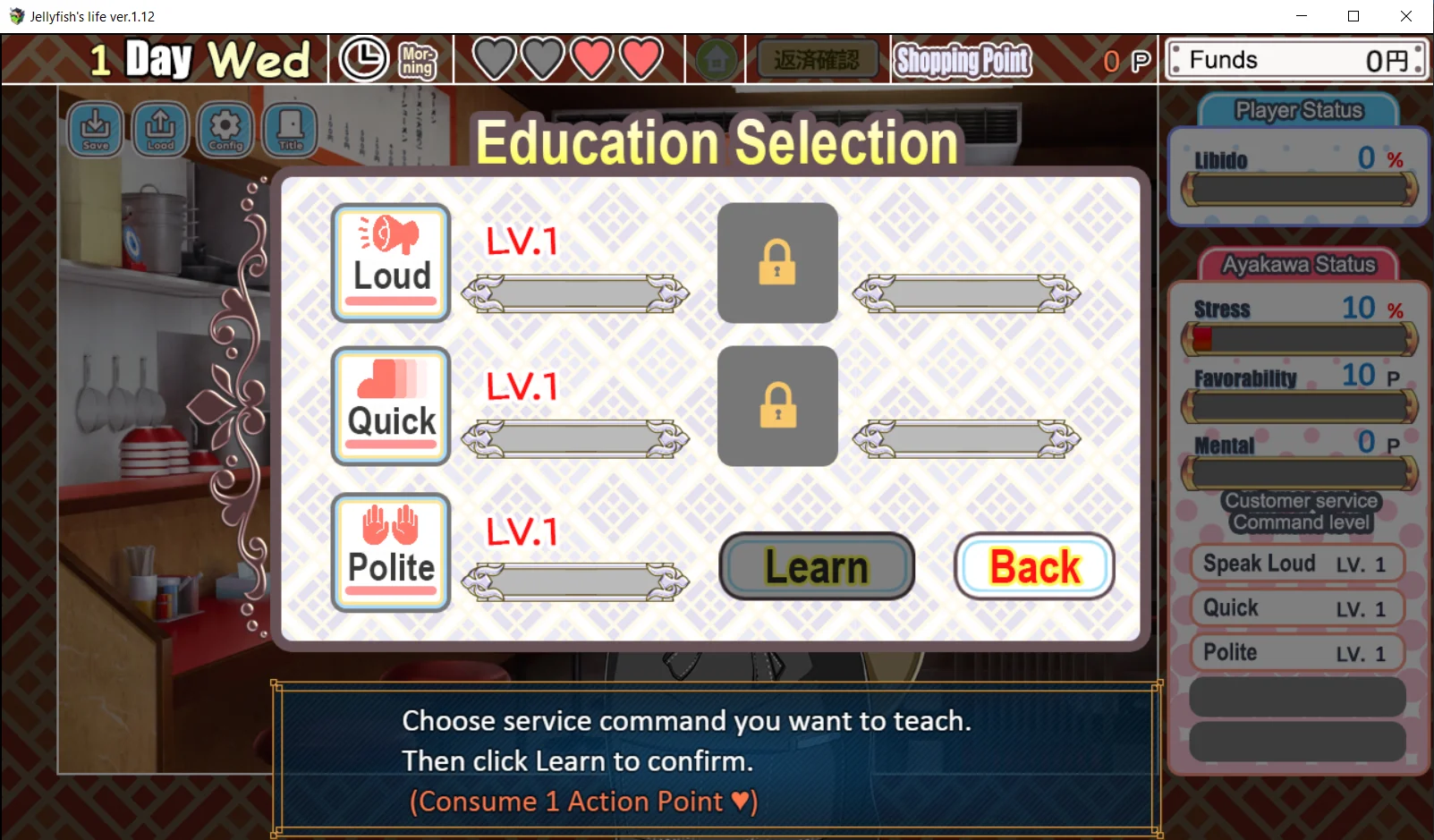1434x840 pixels.
Task: Open the Save menu icon
Action: tap(95, 129)
